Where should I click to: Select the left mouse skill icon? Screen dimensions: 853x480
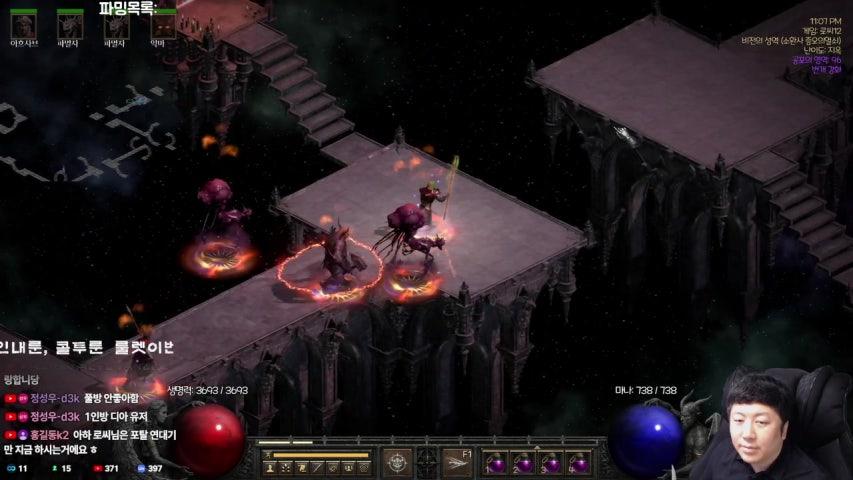pos(399,462)
